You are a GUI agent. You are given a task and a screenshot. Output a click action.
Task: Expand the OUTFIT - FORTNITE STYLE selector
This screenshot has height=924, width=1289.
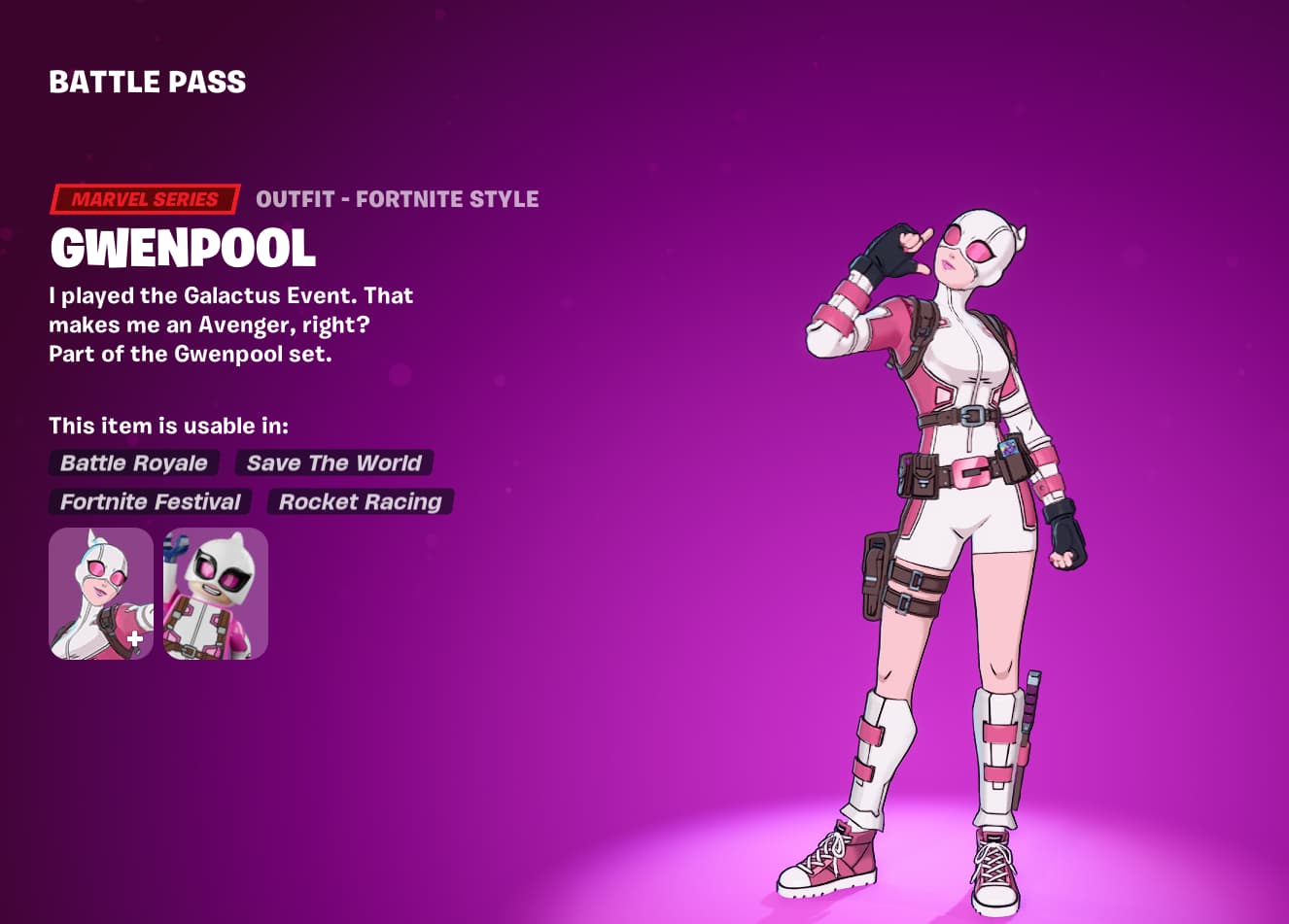click(398, 199)
